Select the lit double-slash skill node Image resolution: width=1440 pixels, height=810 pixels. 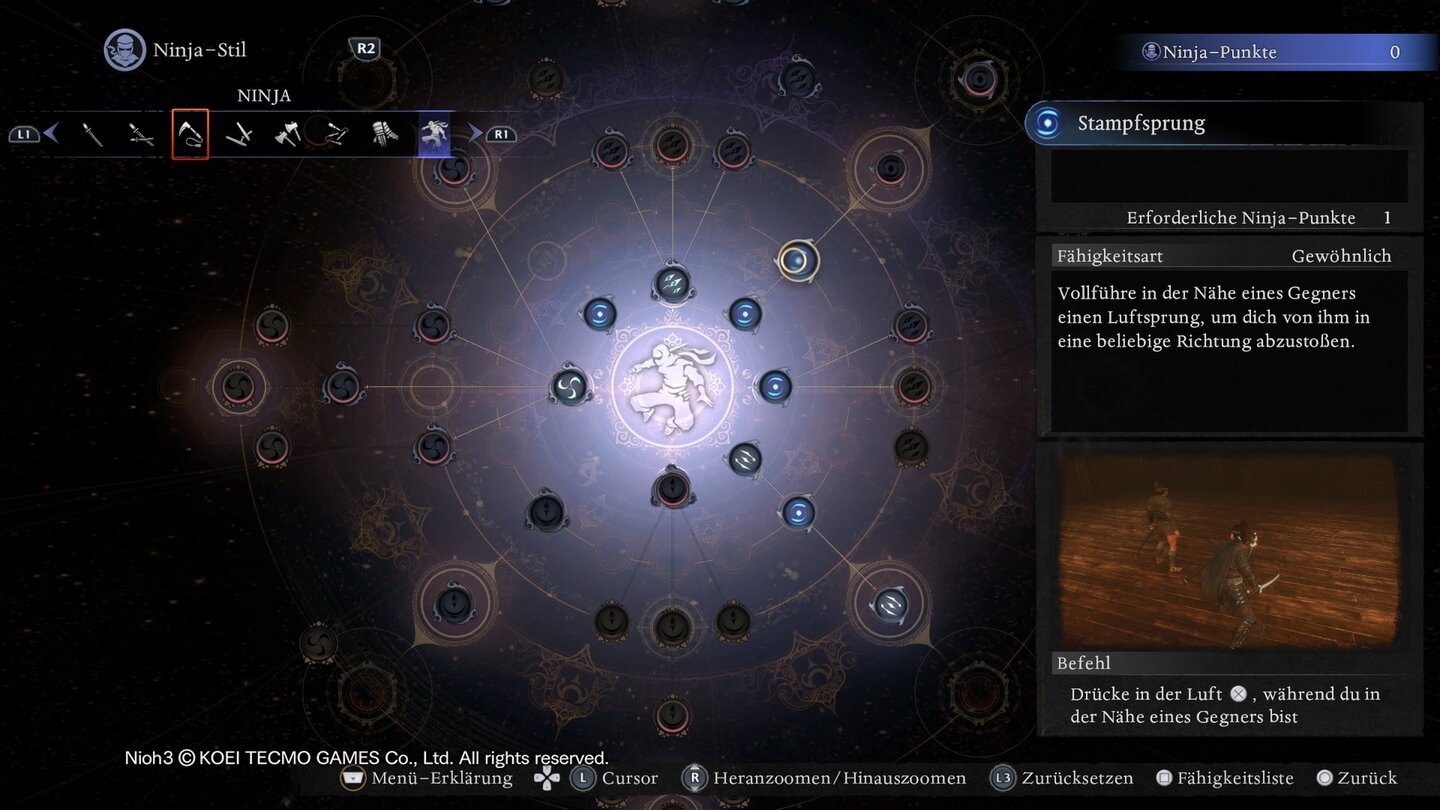[745, 459]
